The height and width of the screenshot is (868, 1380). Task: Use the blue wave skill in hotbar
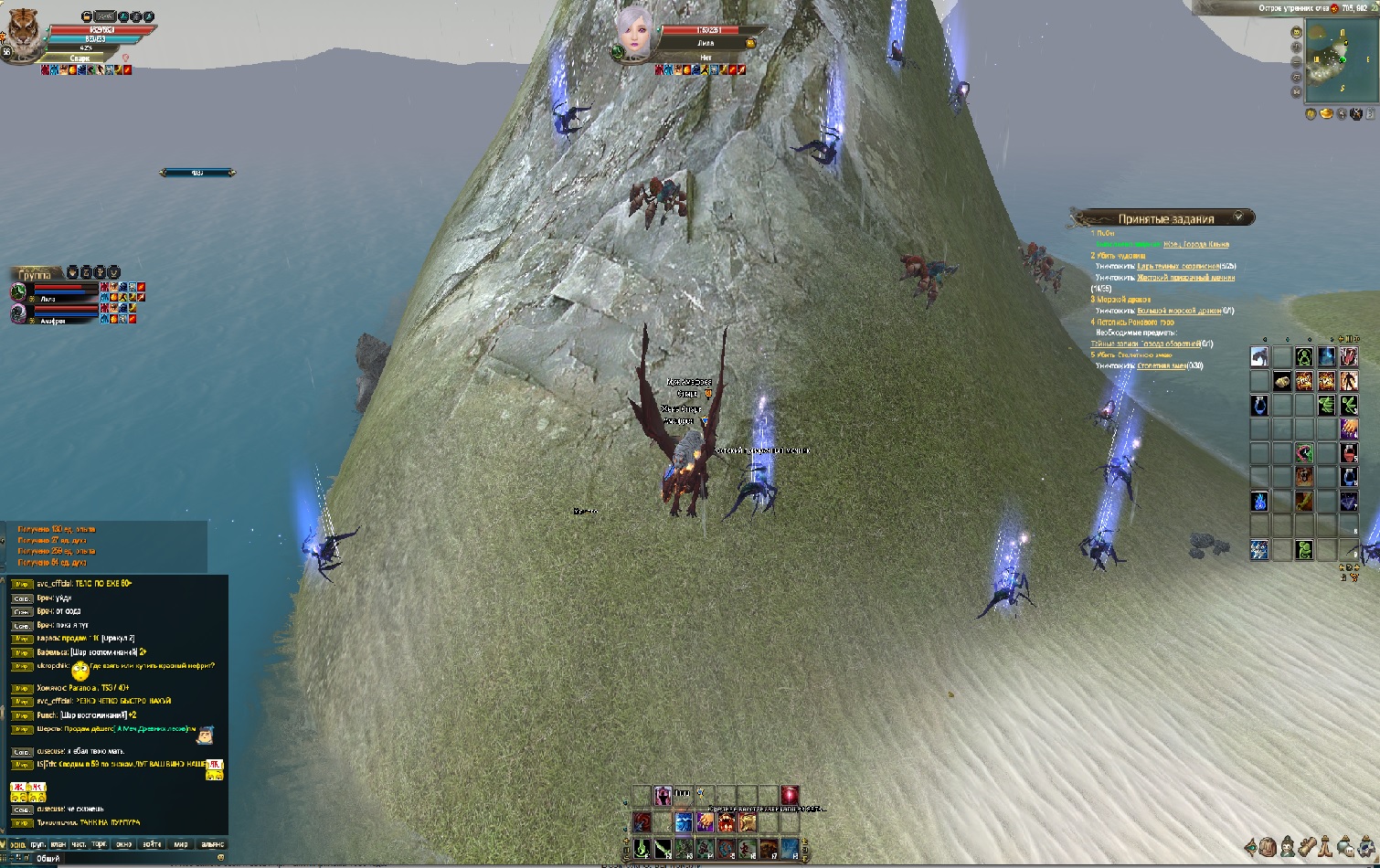click(684, 822)
